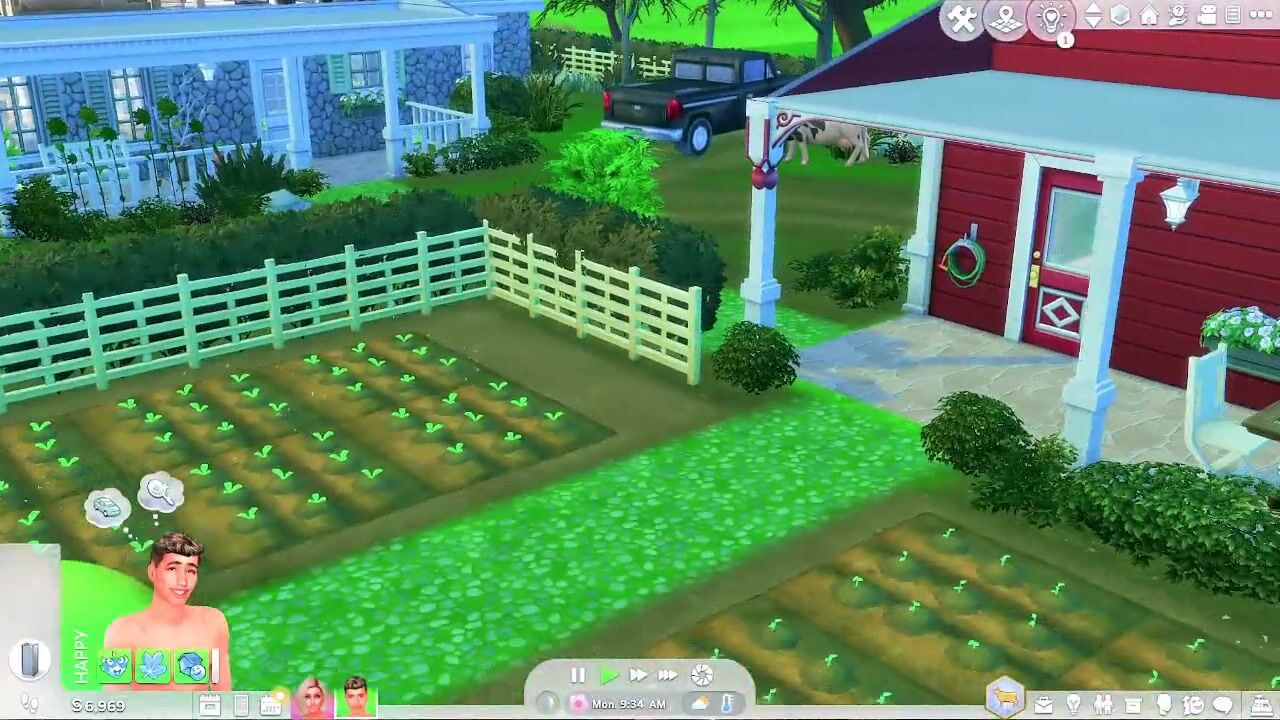This screenshot has height=720, width=1280.
Task: Open Build Mode with the hammer-wrench icon
Action: coord(962,19)
